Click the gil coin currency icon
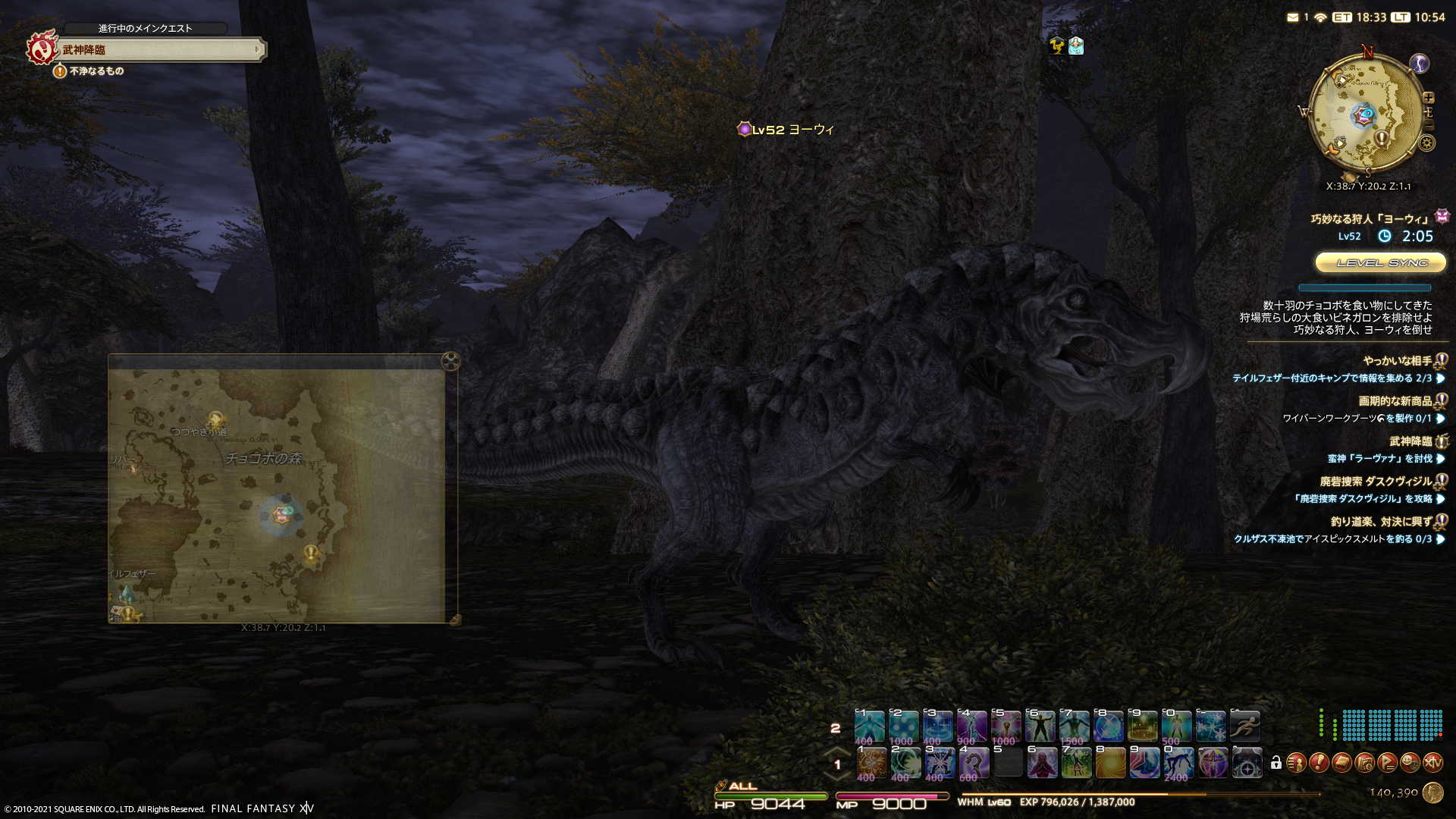Image resolution: width=1456 pixels, height=819 pixels. click(1432, 792)
